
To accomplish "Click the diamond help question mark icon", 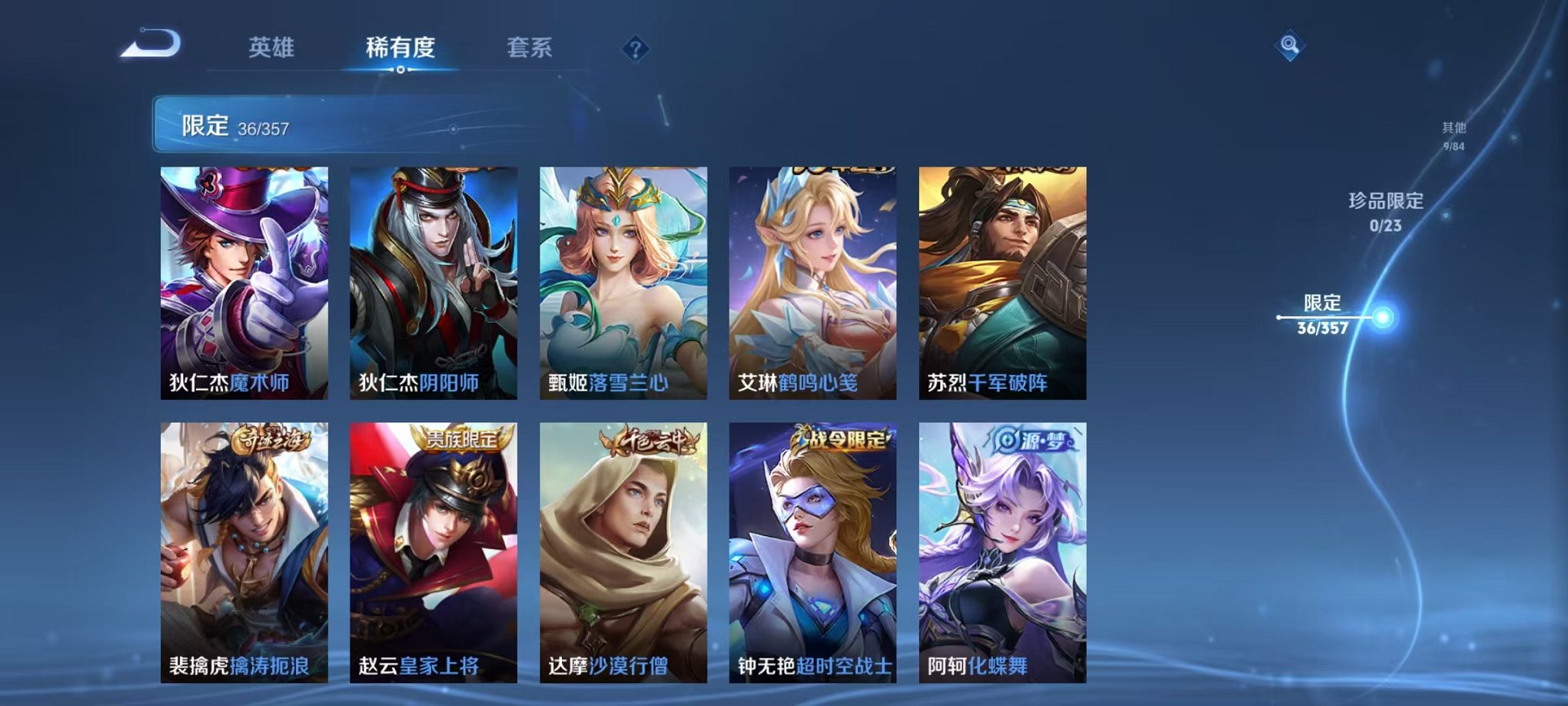I will click(634, 48).
